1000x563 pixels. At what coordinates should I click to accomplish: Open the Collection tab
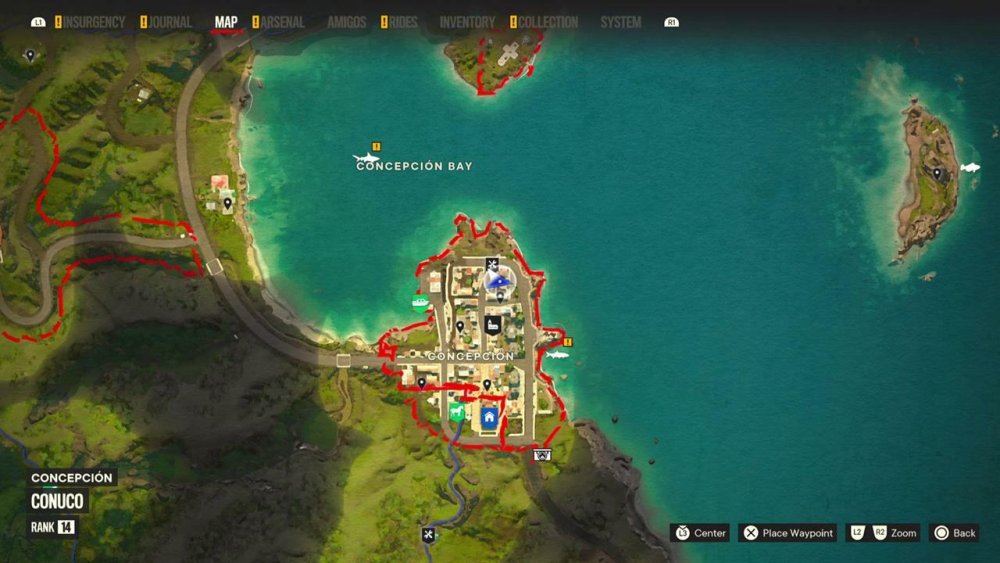[x=548, y=22]
